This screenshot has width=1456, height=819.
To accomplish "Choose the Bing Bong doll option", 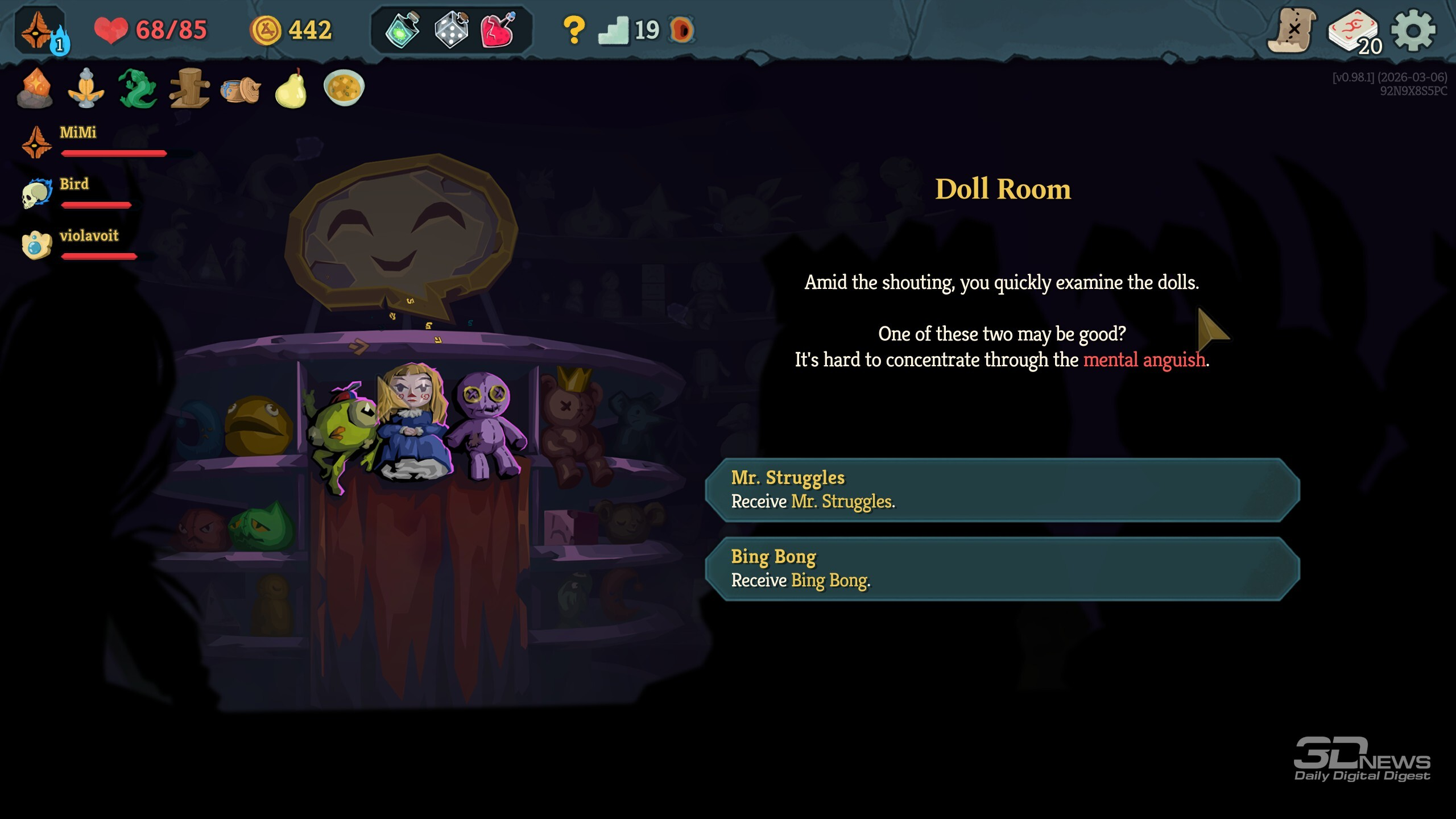I will (x=1002, y=568).
